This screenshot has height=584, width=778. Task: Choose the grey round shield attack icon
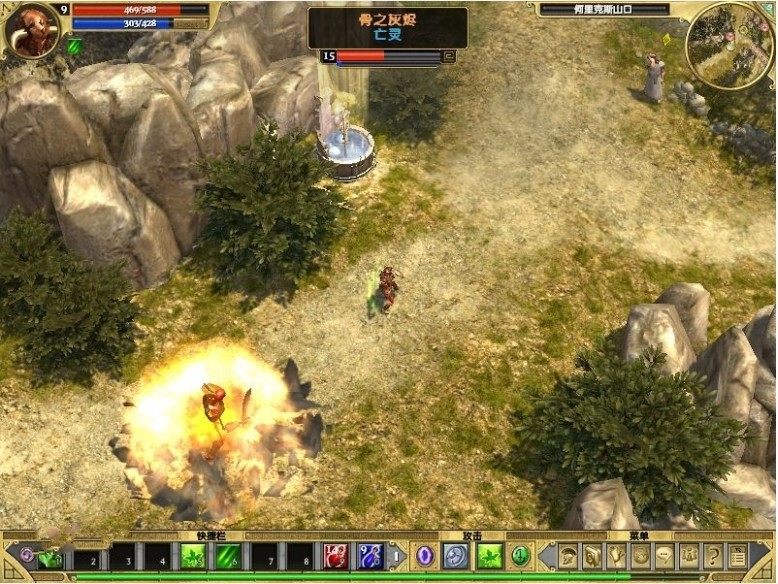[x=456, y=556]
